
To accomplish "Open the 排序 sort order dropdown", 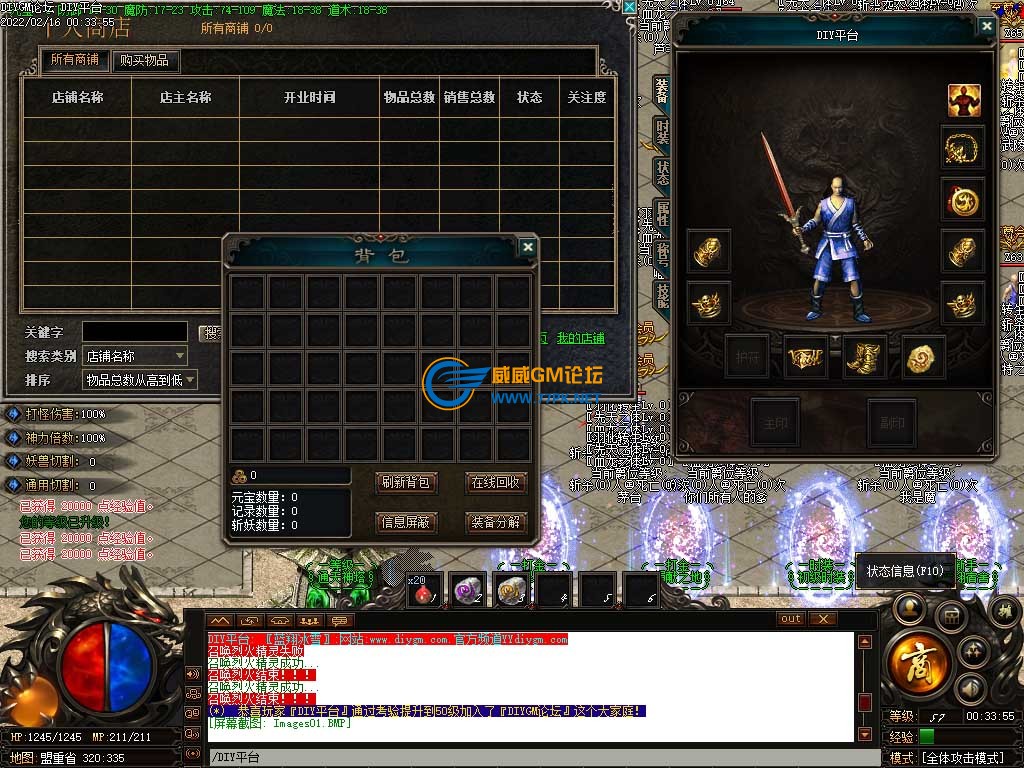I will tap(139, 380).
